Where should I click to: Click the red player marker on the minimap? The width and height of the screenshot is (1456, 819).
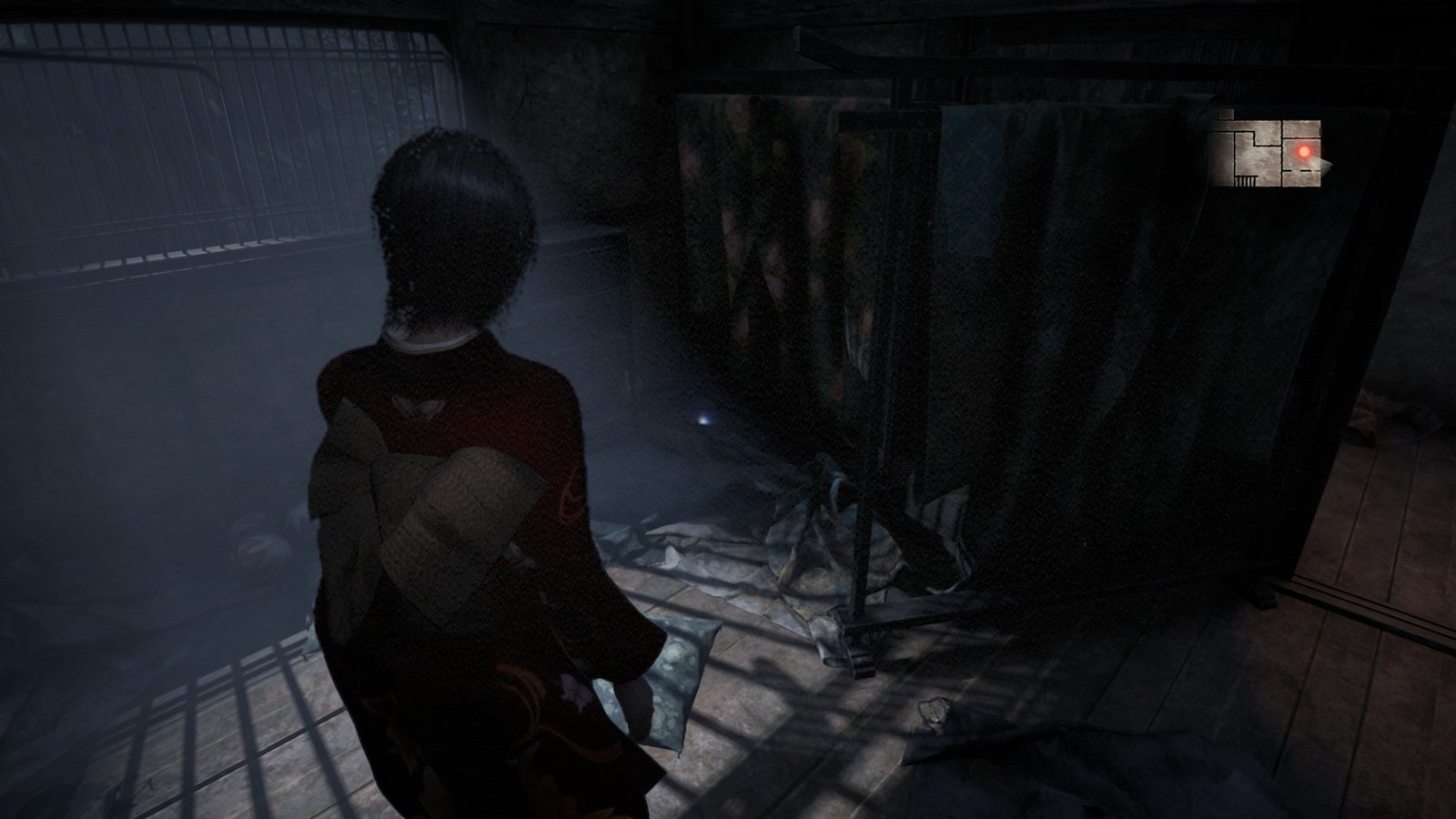point(1304,152)
